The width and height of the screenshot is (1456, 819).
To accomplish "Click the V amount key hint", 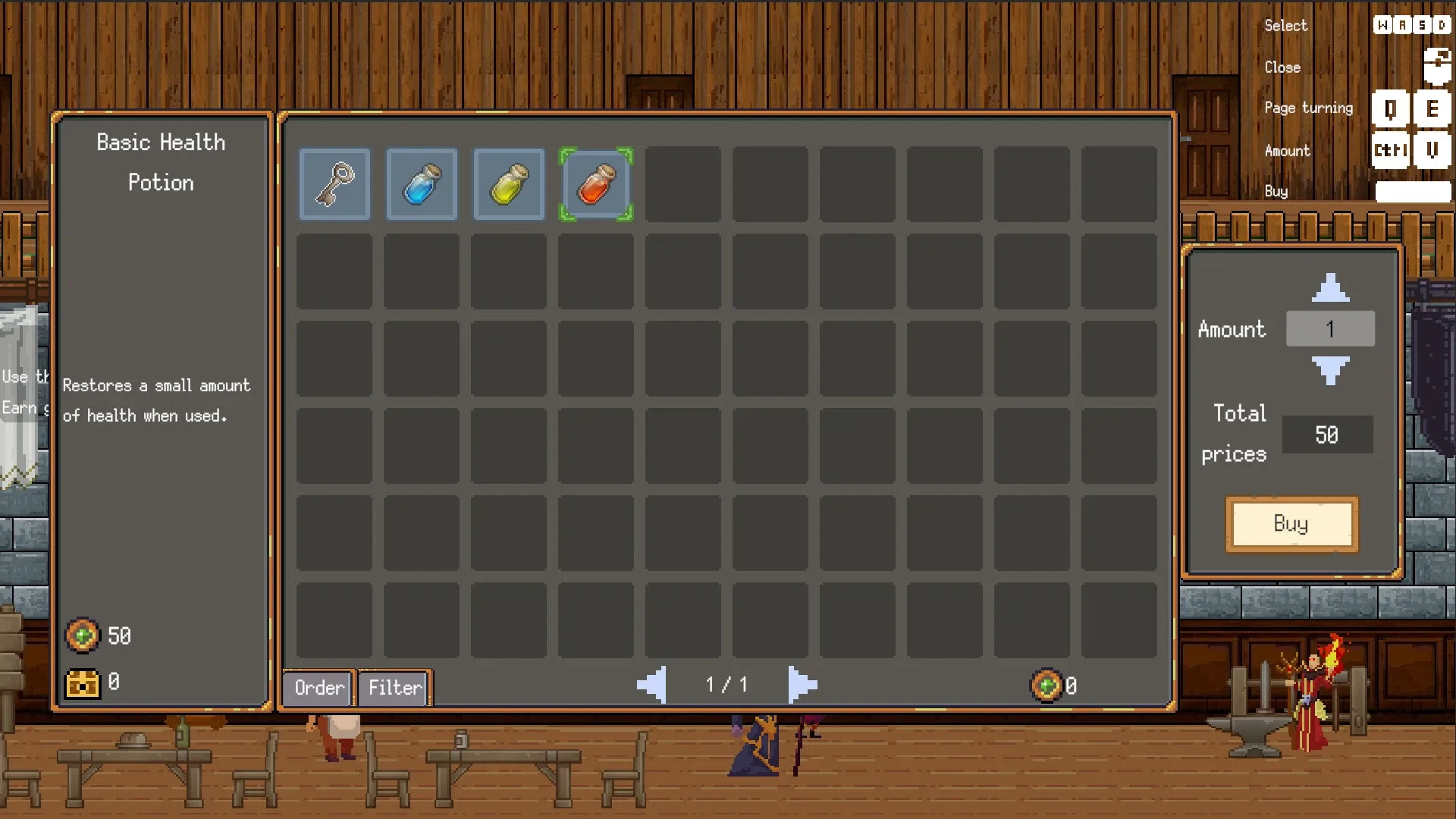I will pos(1432,150).
